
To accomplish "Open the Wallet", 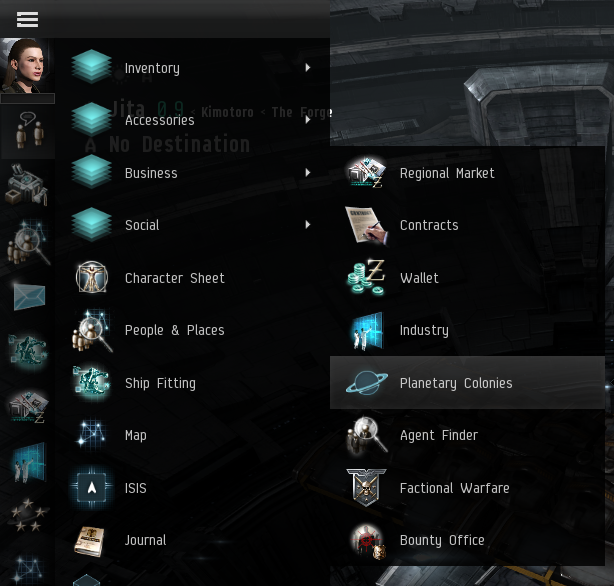I will click(x=418, y=278).
